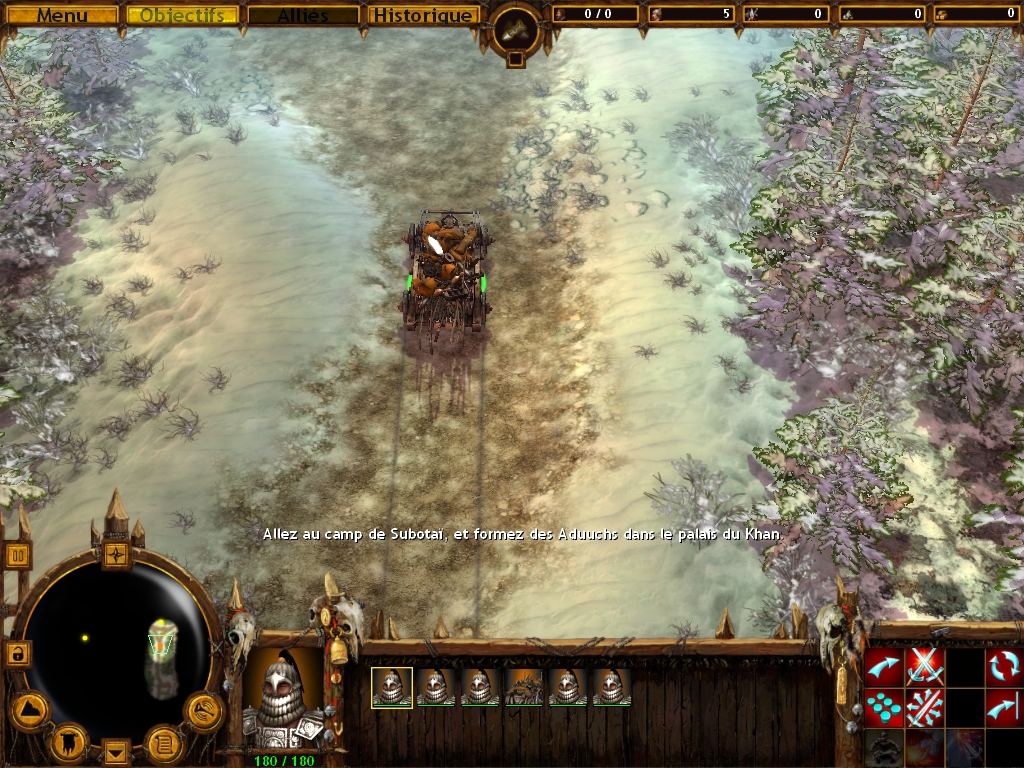Toggle the padlock button beside the minimap
This screenshot has width=1024, height=768.
[x=17, y=653]
